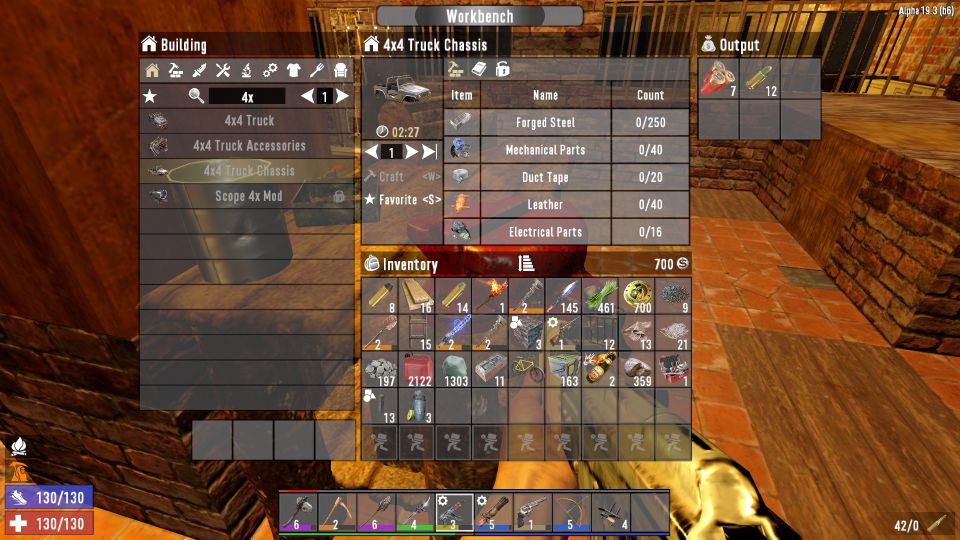This screenshot has width=960, height=540.
Task: Choose the 4x4 Truck Accessories recipe
Action: 249,146
